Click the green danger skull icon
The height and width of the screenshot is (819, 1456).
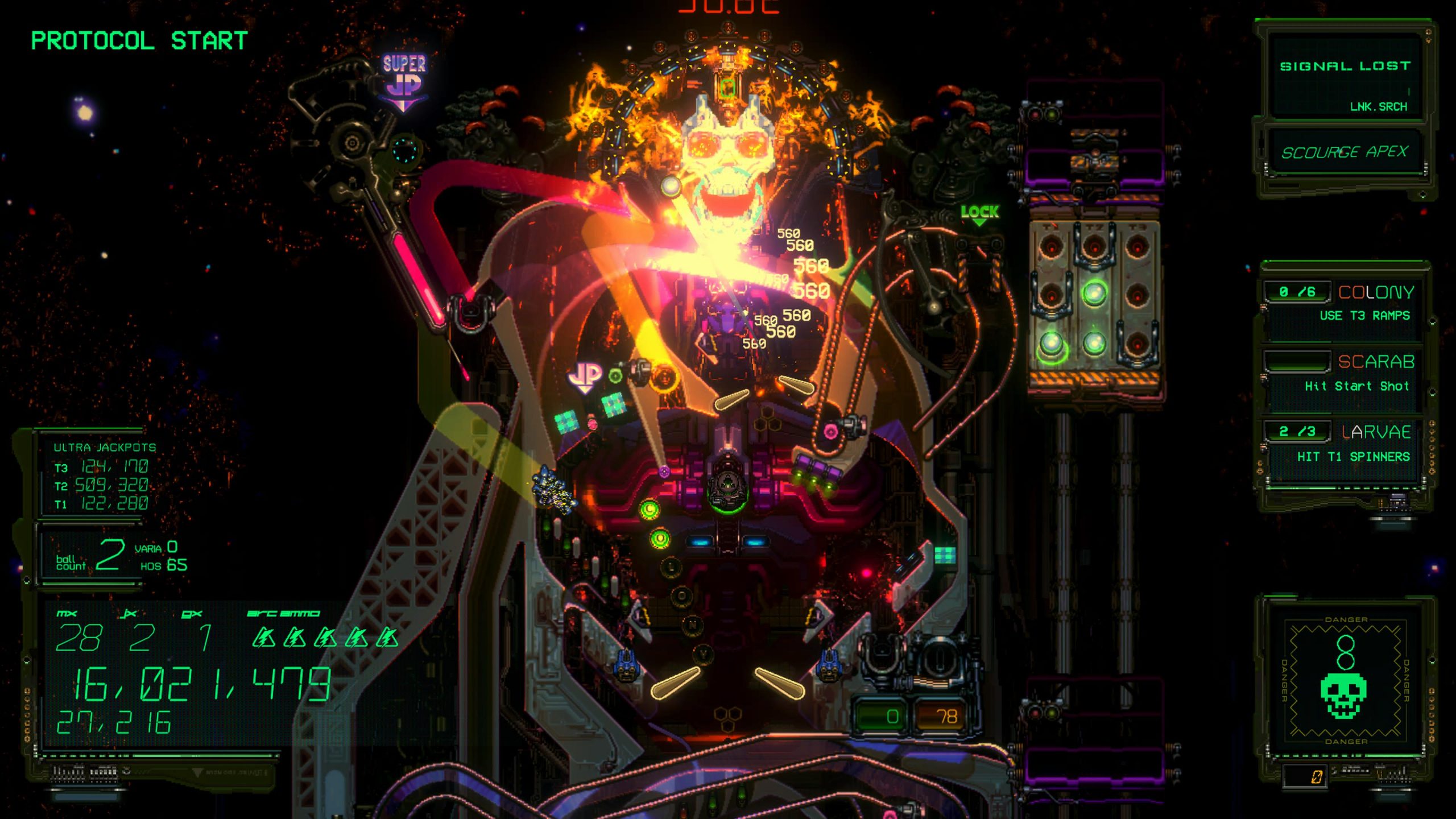pyautogui.click(x=1343, y=695)
